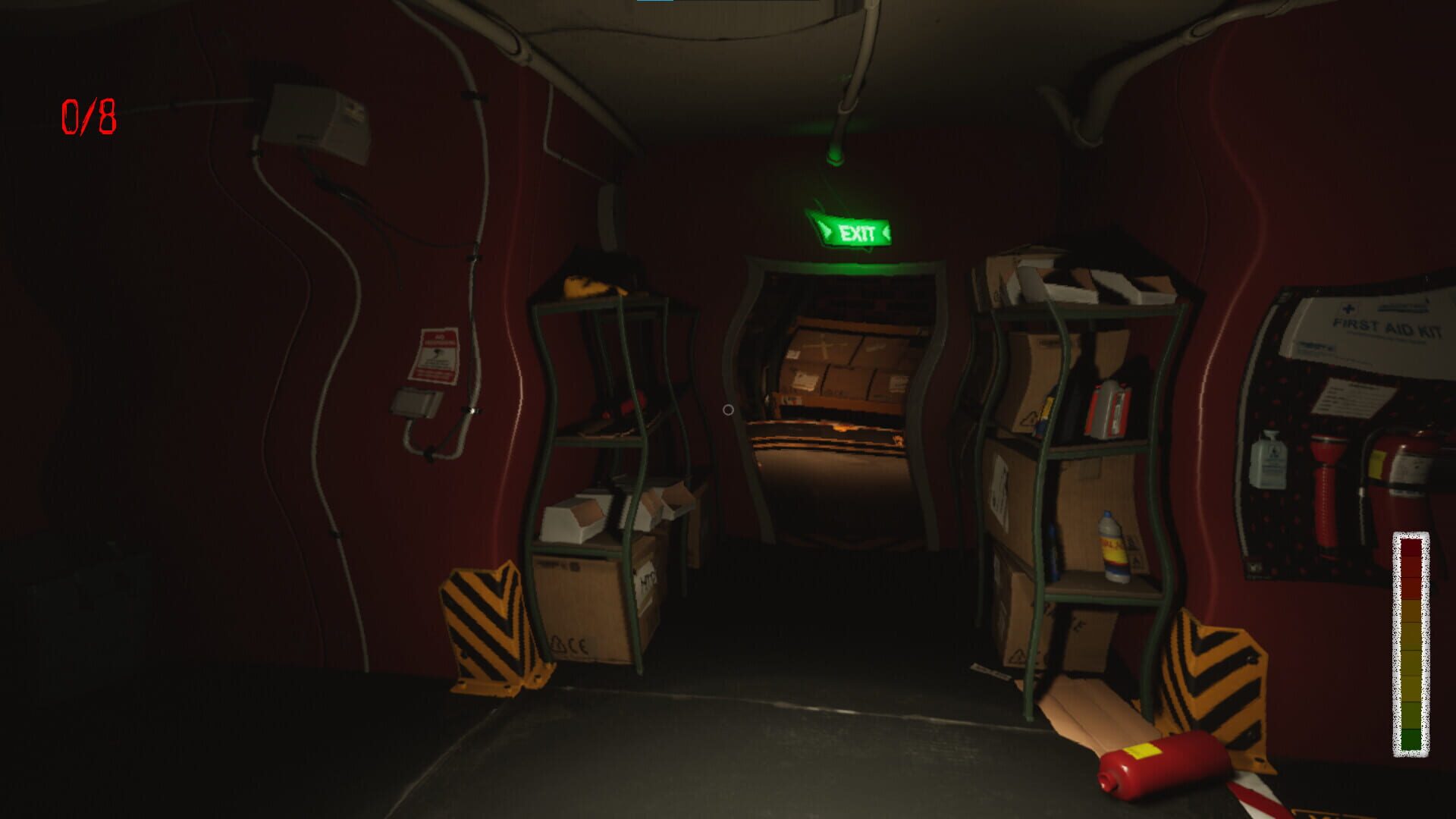
Task: Click the green EXIT sign above the doorway
Action: [x=855, y=230]
